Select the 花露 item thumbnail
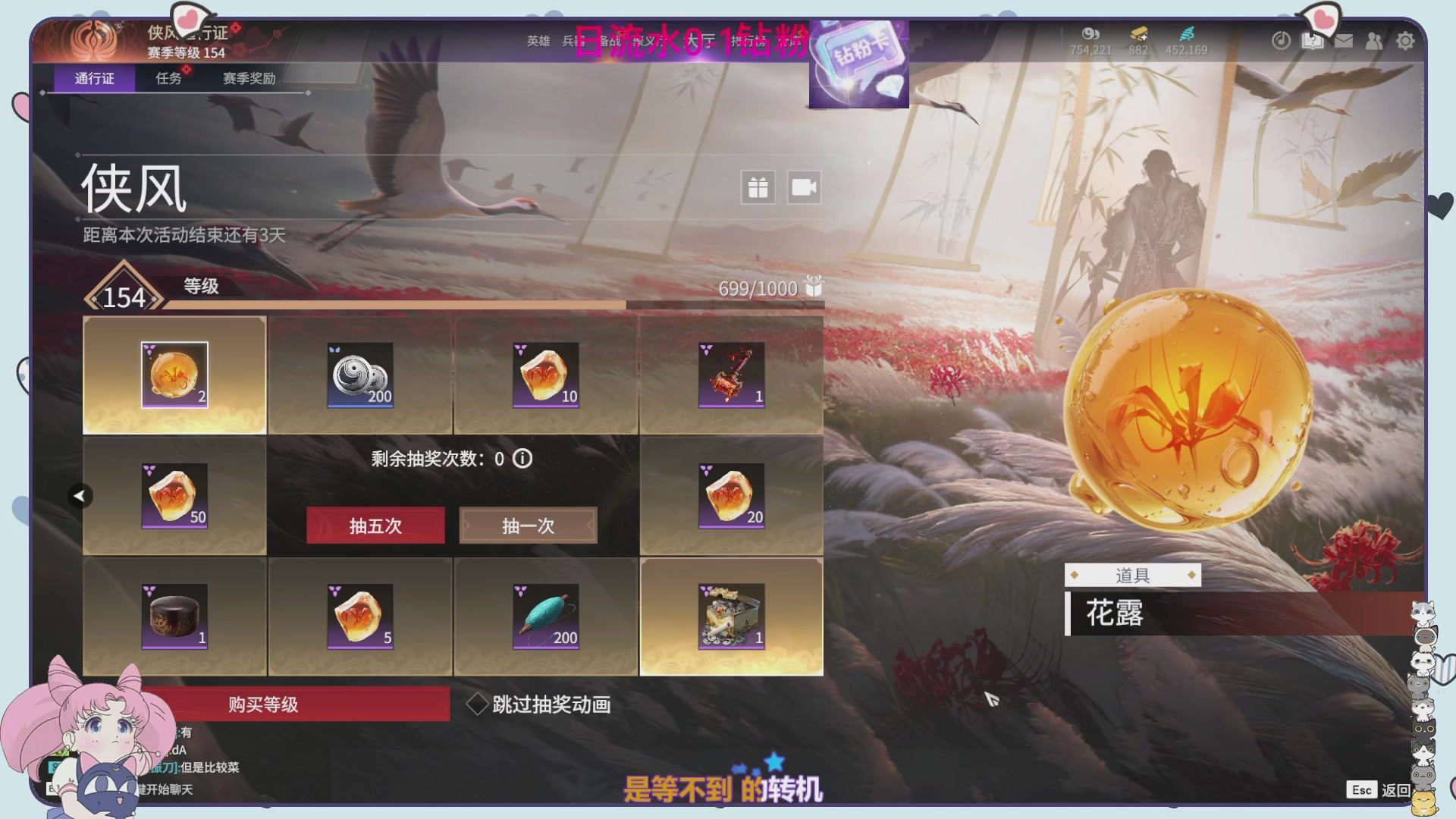Viewport: 1456px width, 819px height. 173,374
